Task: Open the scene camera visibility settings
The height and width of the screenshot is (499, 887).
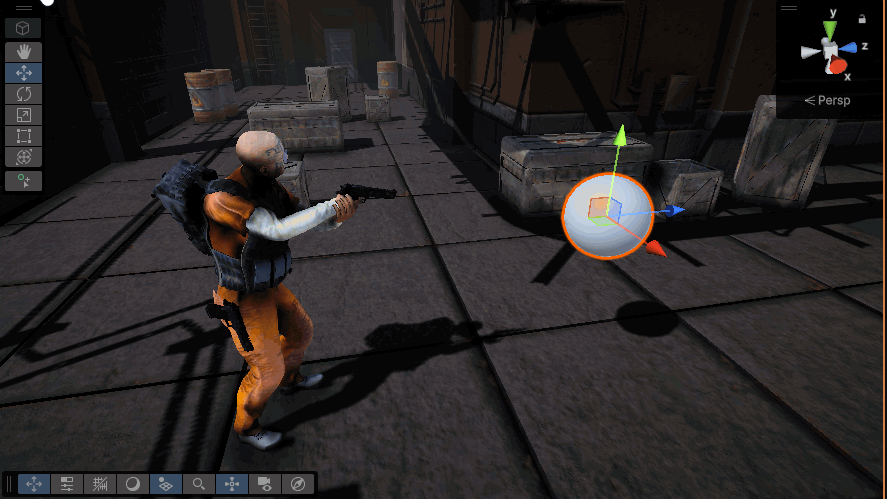Action: [265, 484]
